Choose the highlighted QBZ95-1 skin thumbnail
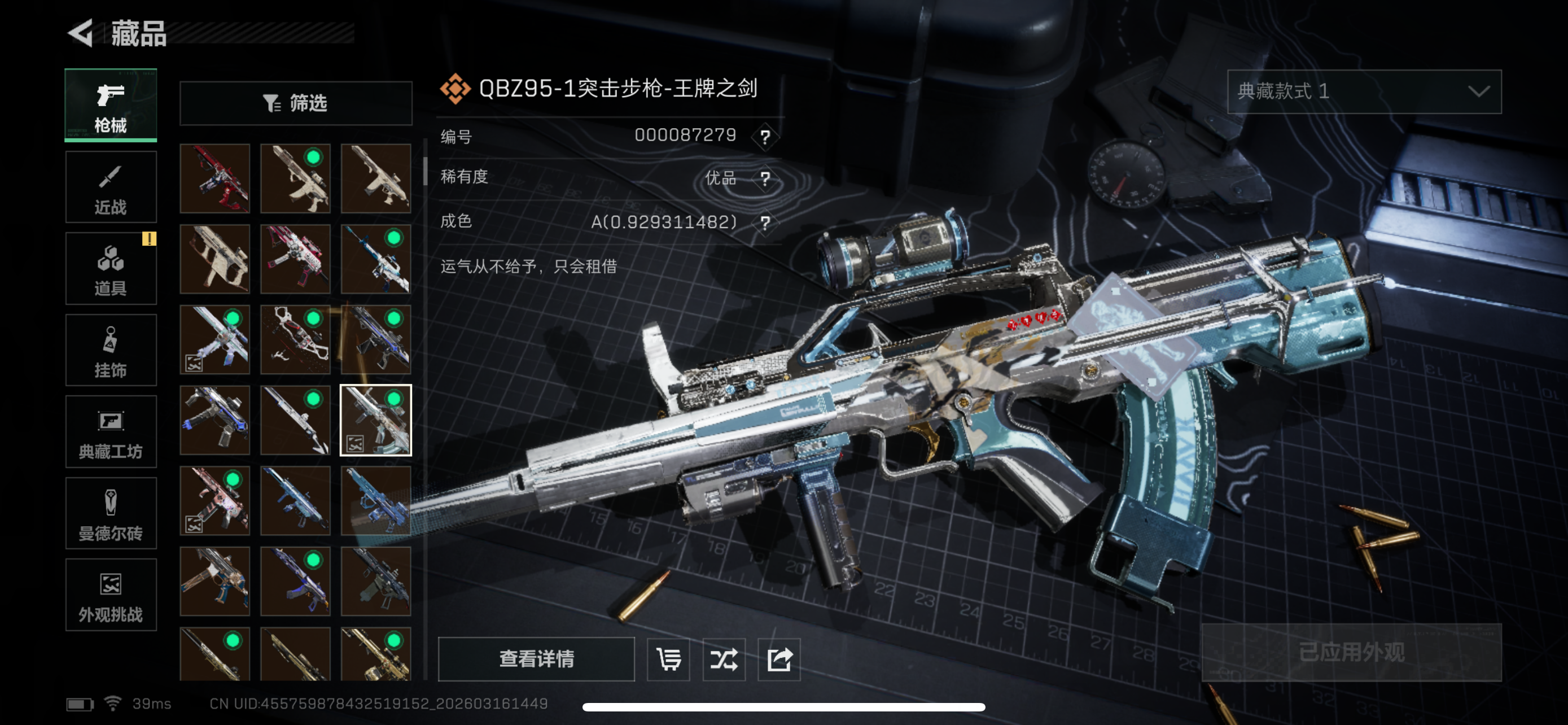This screenshot has height=725, width=1568. tap(375, 420)
